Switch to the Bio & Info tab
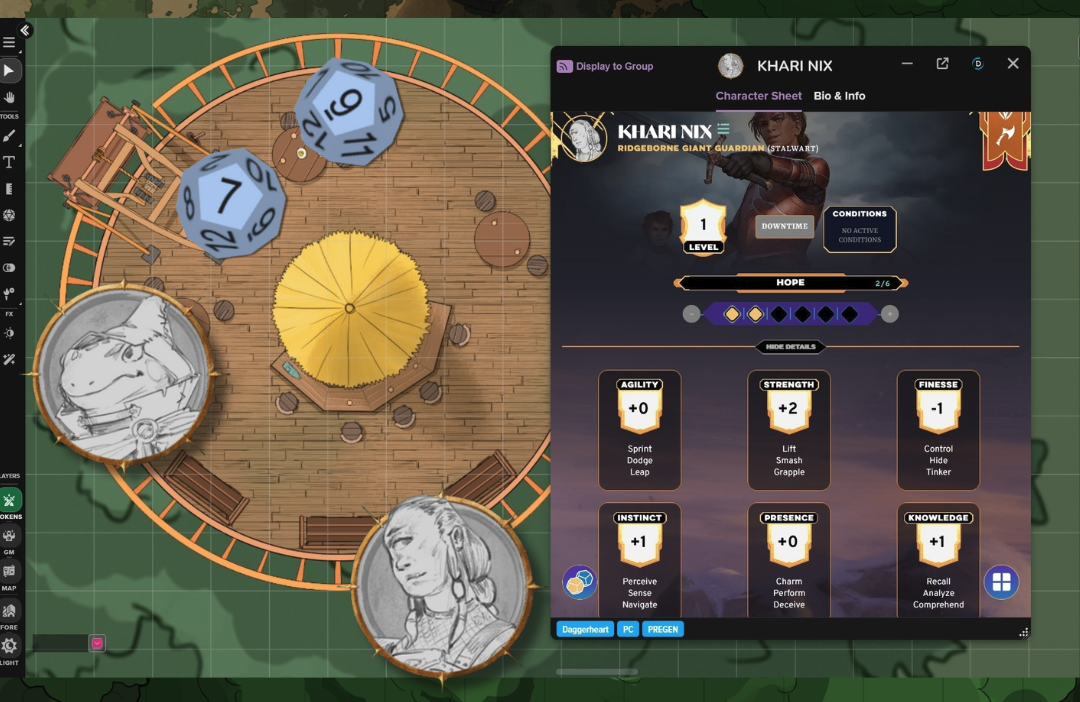This screenshot has width=1080, height=702. (839, 96)
